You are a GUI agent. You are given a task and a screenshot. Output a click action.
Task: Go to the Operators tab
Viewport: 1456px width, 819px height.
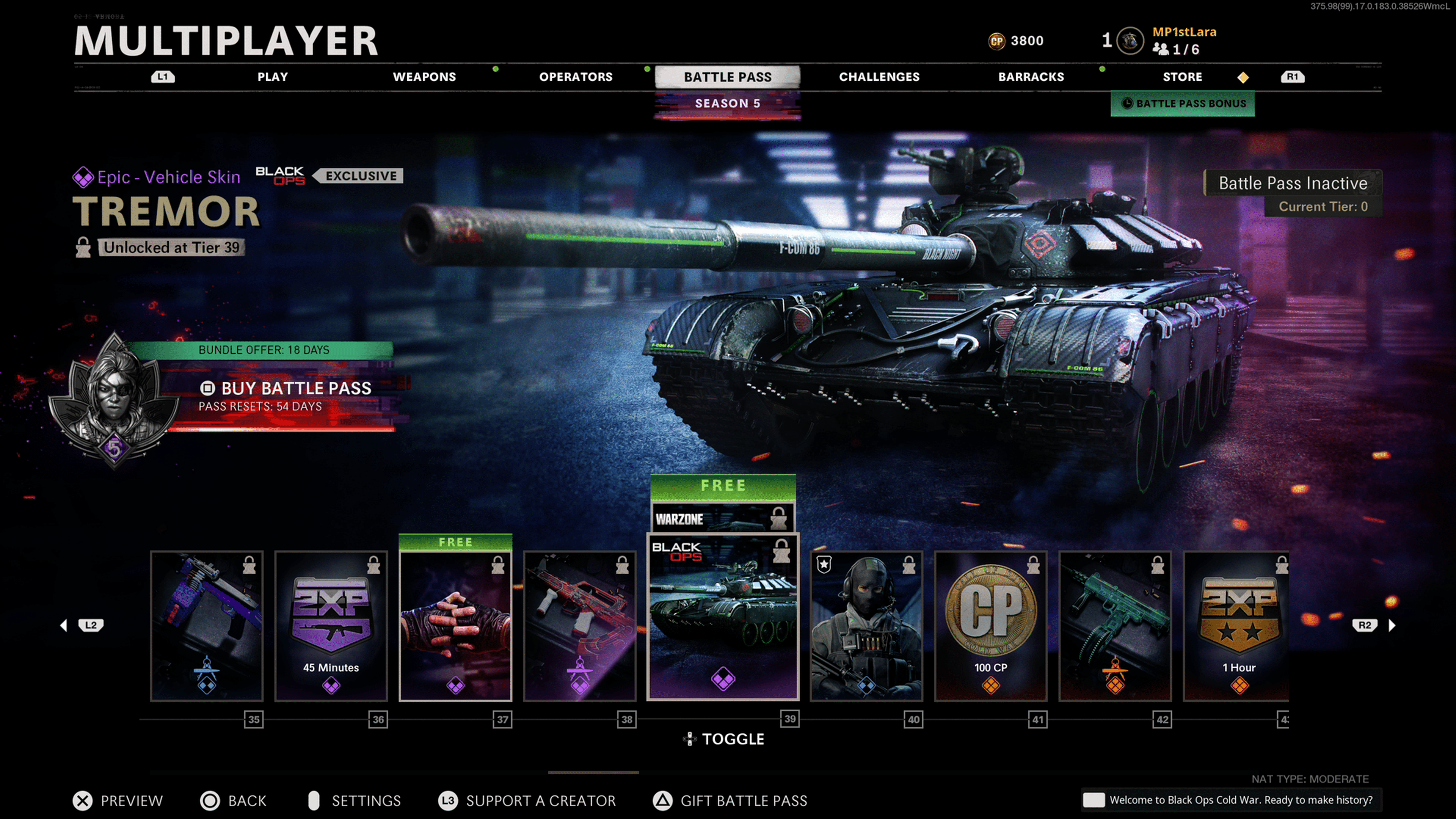(576, 77)
